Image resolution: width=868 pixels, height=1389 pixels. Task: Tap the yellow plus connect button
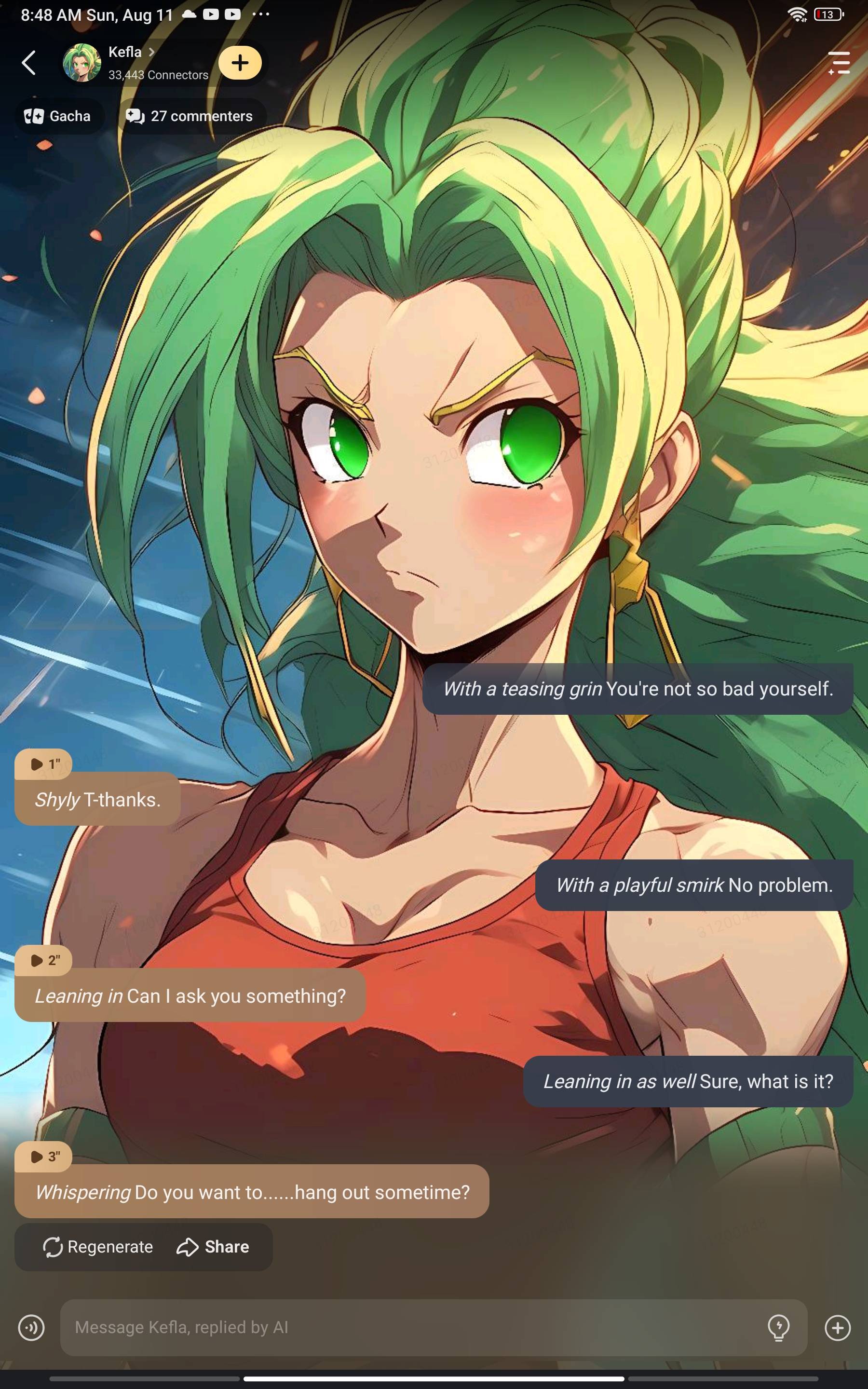[x=240, y=63]
